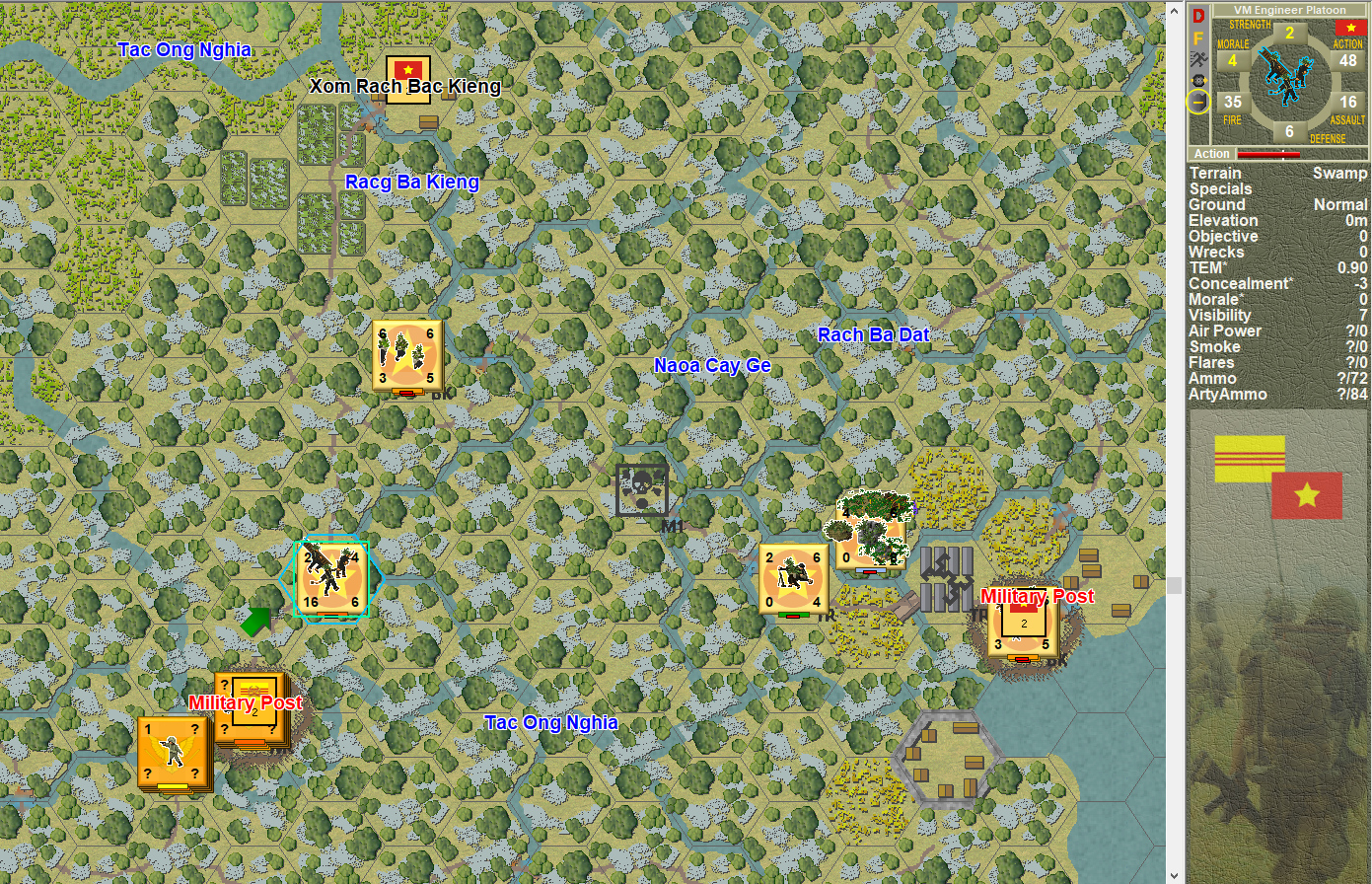Click the wheeled travel-mode icon in unit panel

coord(1197,79)
